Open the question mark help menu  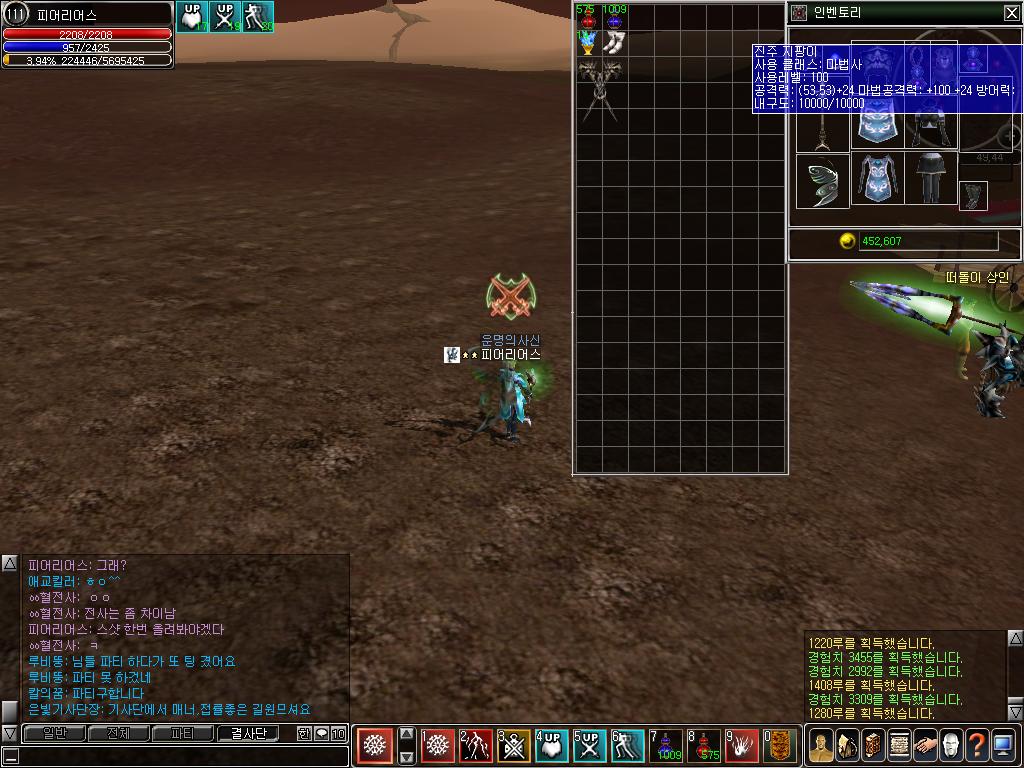pos(976,746)
